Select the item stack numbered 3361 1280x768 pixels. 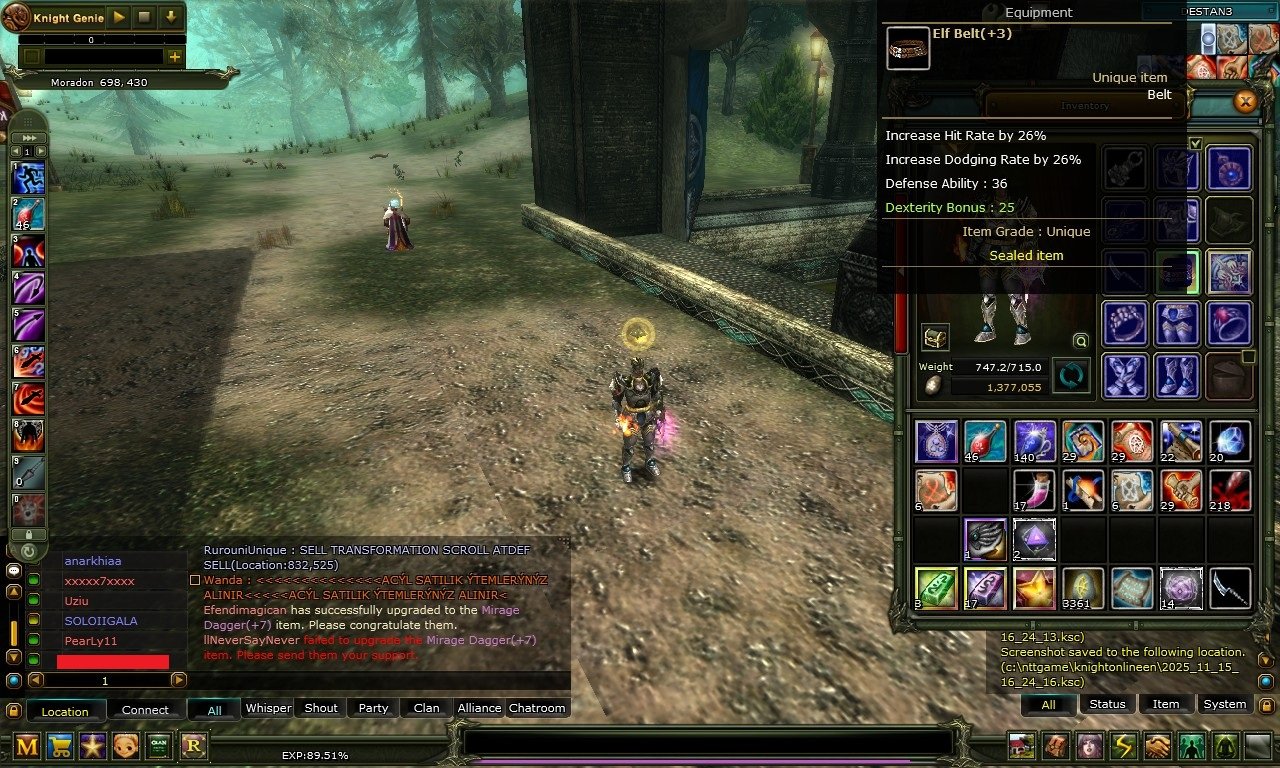click(1083, 588)
